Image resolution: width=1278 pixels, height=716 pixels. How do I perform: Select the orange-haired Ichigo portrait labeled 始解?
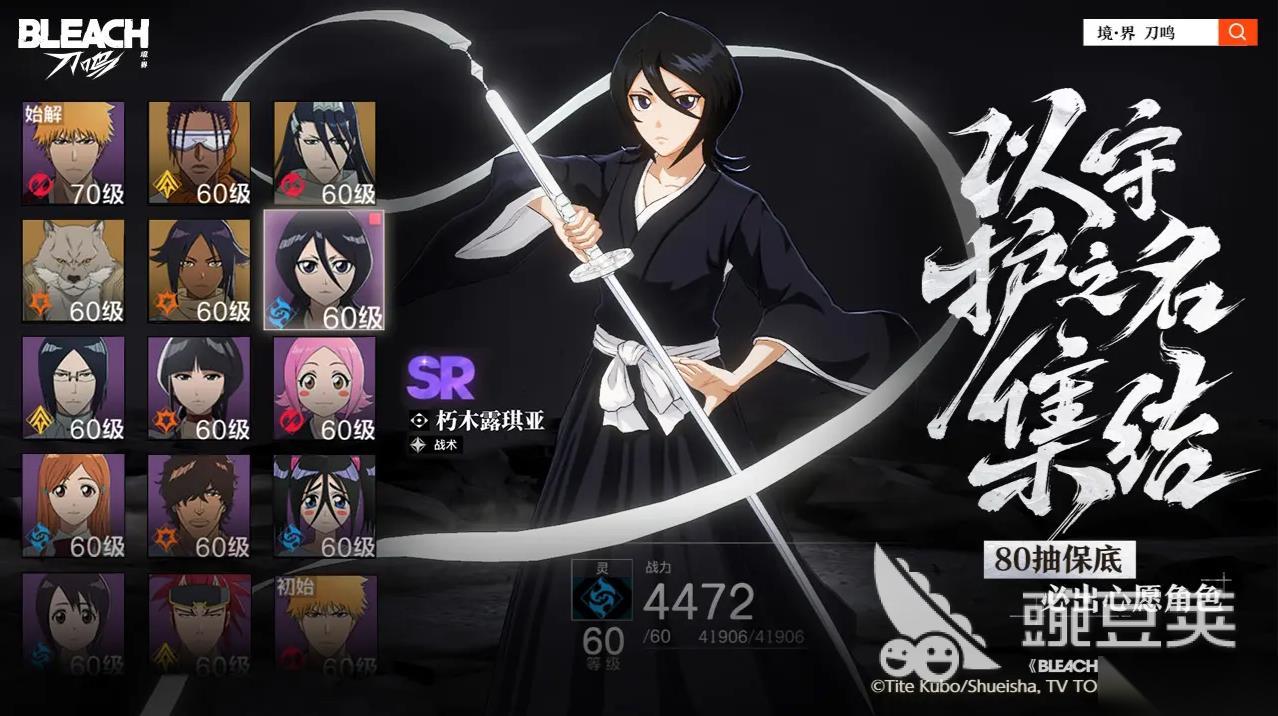(x=74, y=154)
